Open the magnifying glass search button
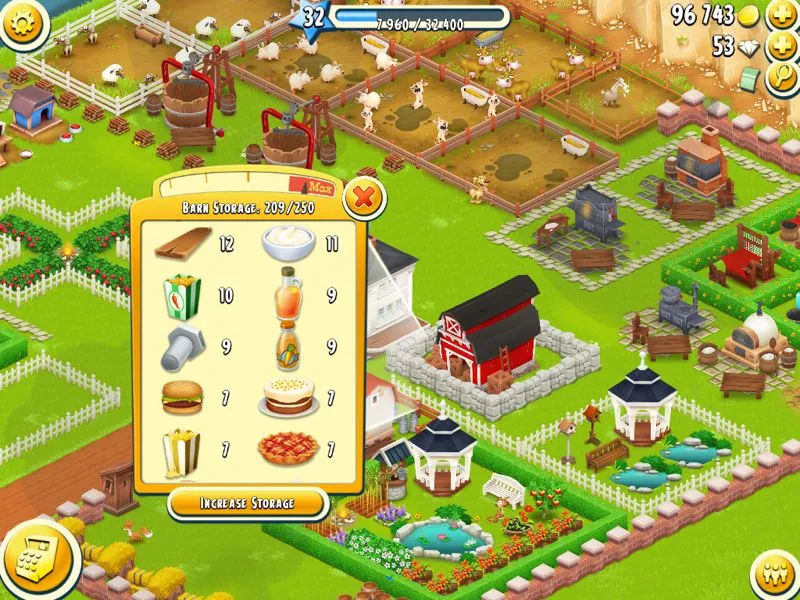This screenshot has height=600, width=800. 780,78
